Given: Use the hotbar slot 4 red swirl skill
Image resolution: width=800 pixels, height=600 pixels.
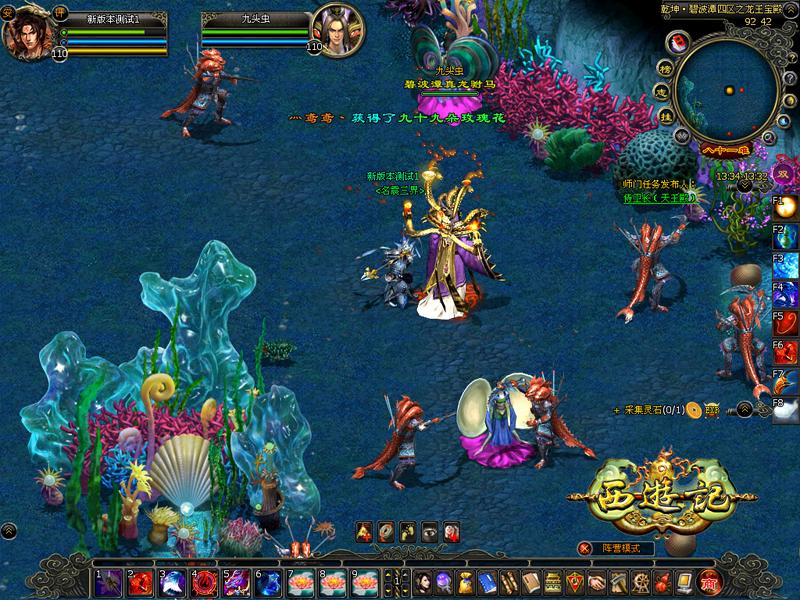Looking at the screenshot, I should (205, 581).
